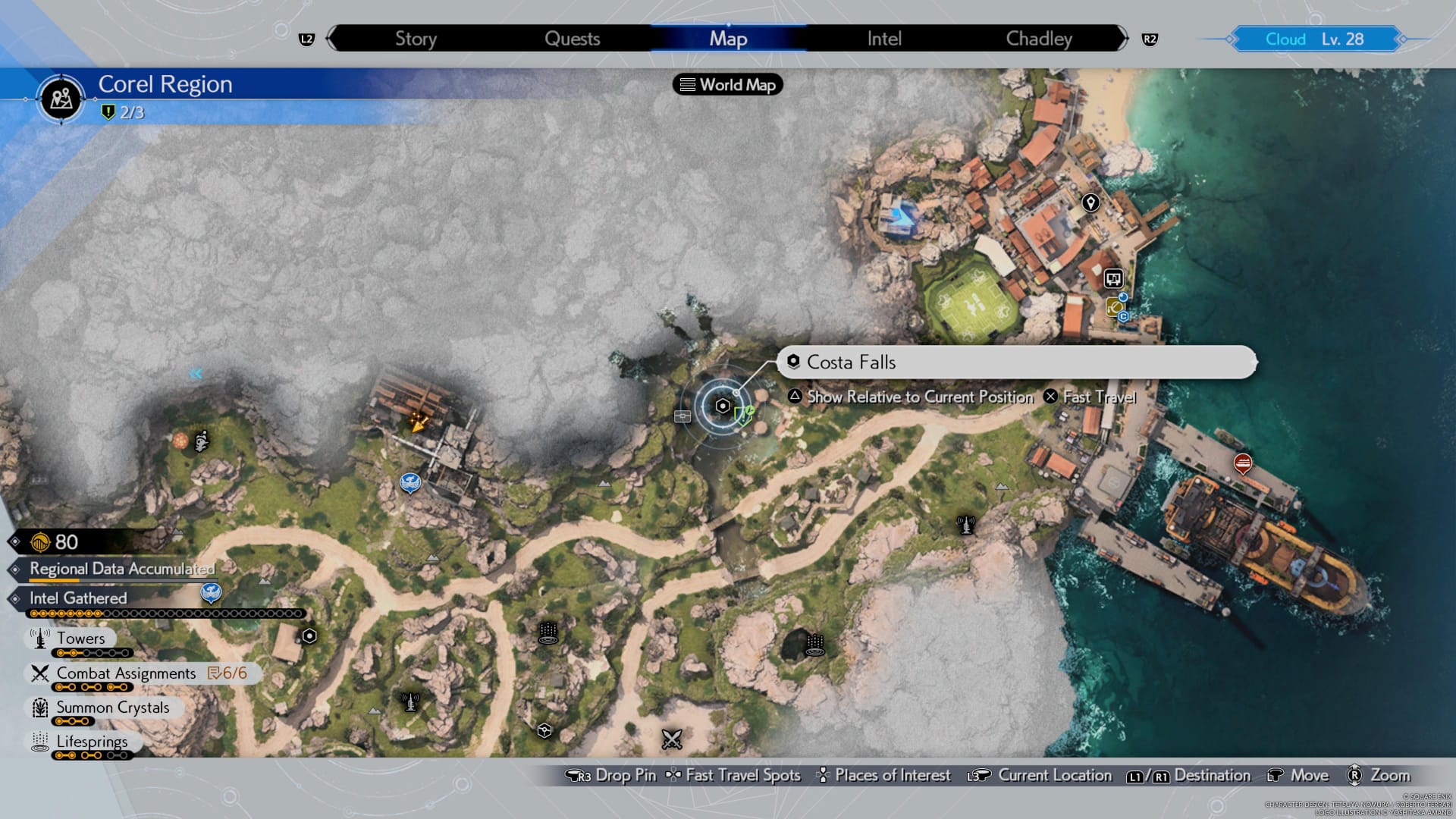
Task: Switch to the Story tab
Action: (x=416, y=39)
